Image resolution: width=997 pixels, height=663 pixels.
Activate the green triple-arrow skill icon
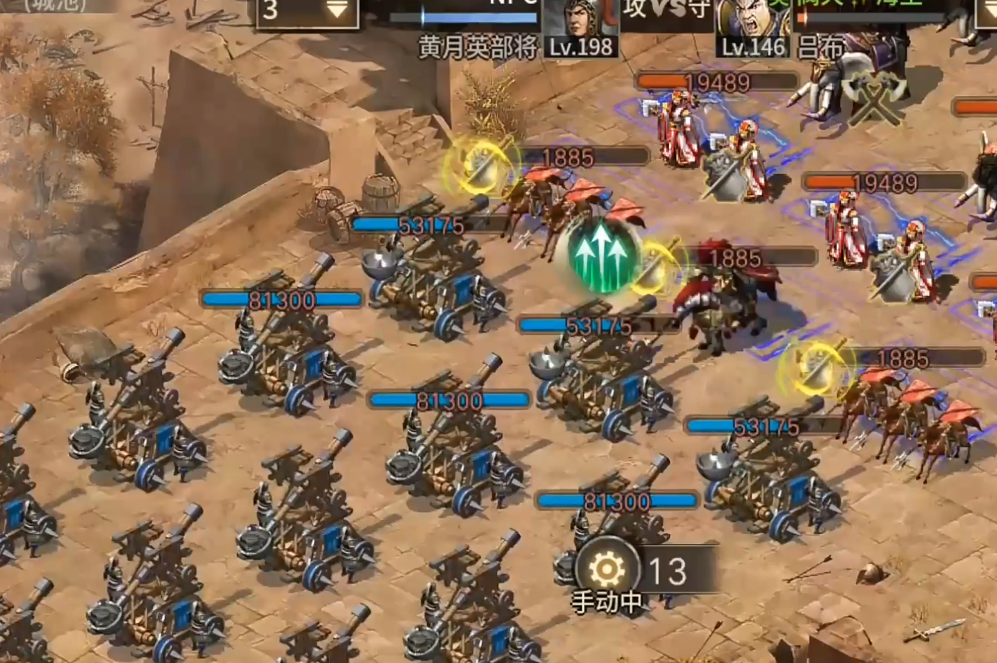tap(604, 254)
